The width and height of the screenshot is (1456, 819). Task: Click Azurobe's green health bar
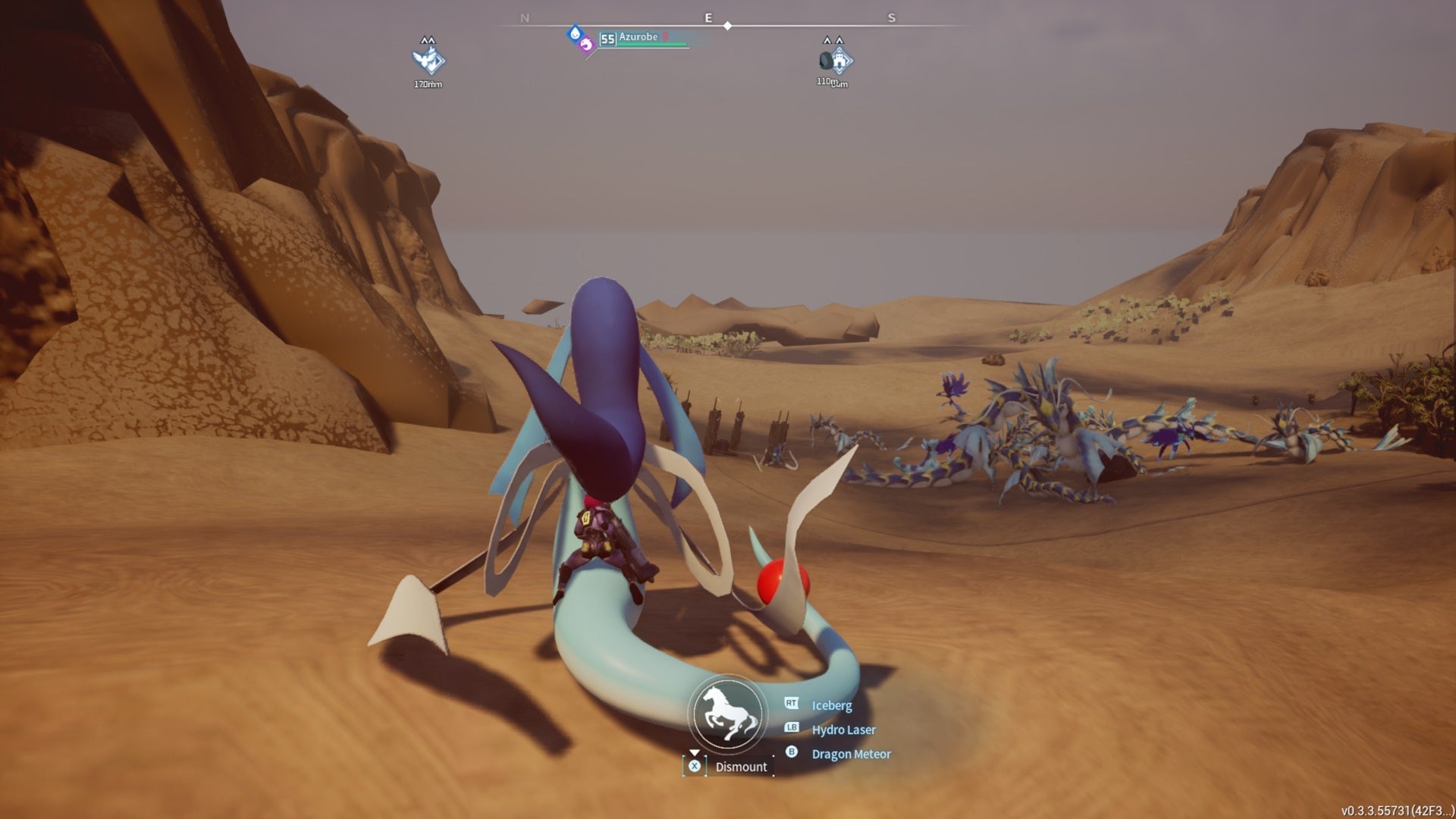tap(652, 44)
